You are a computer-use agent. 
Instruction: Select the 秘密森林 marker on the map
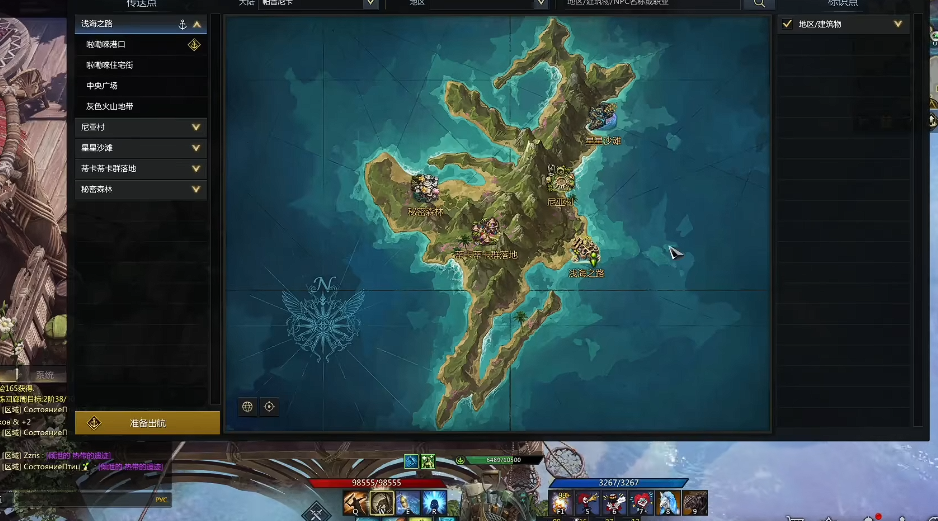(426, 187)
